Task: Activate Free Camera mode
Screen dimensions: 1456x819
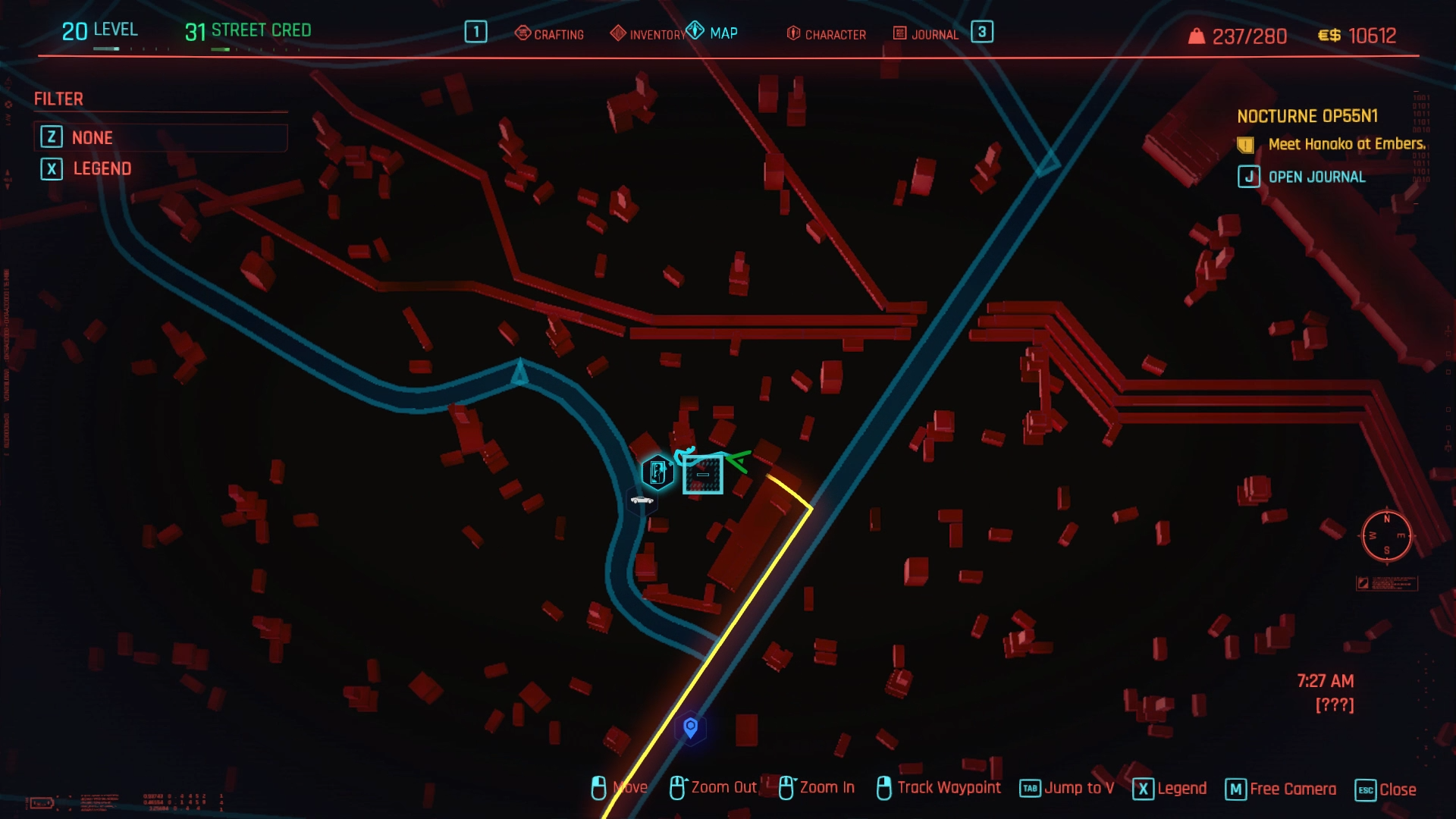Action: tap(1282, 789)
